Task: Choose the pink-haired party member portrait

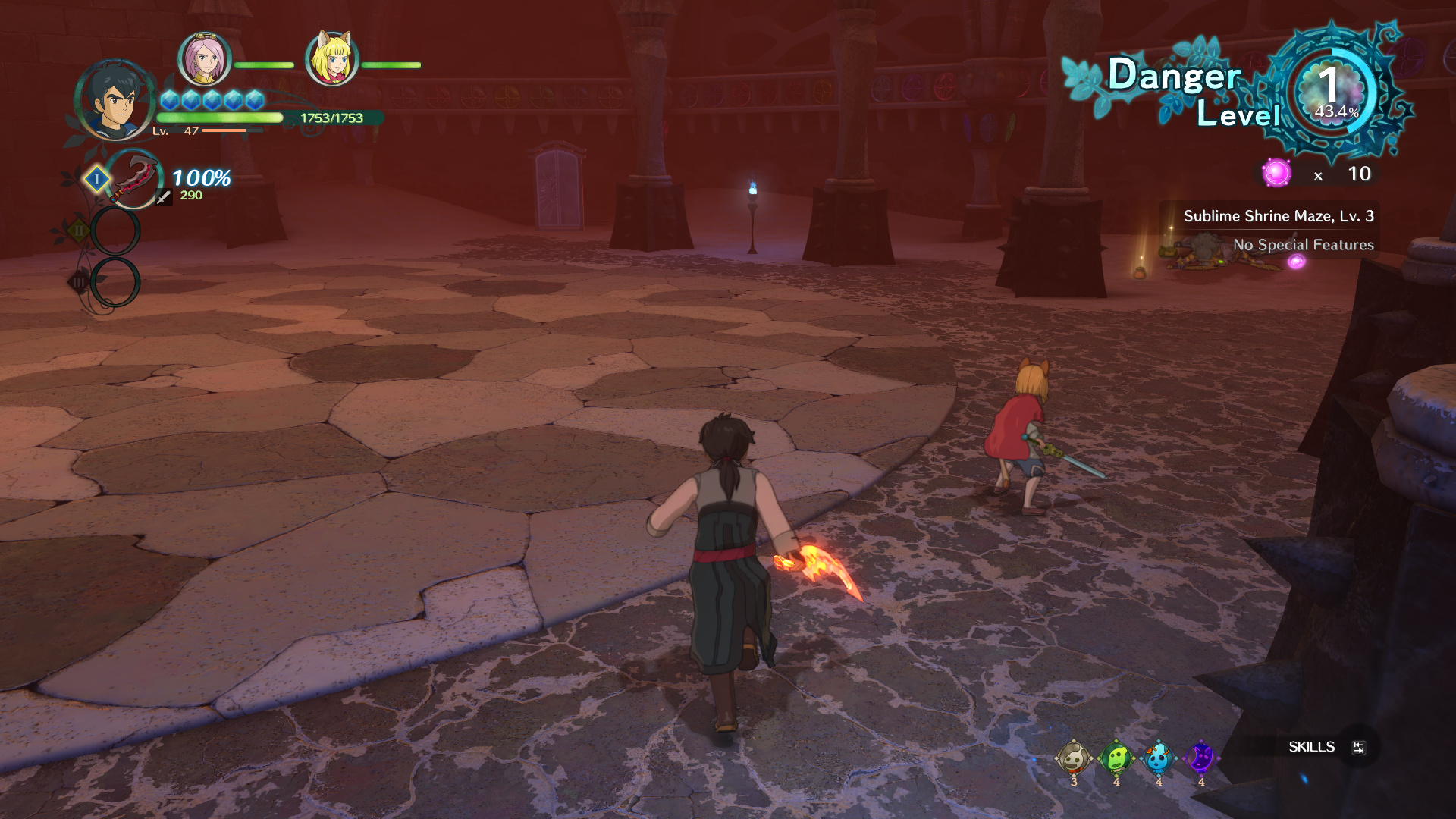Action: click(x=204, y=58)
